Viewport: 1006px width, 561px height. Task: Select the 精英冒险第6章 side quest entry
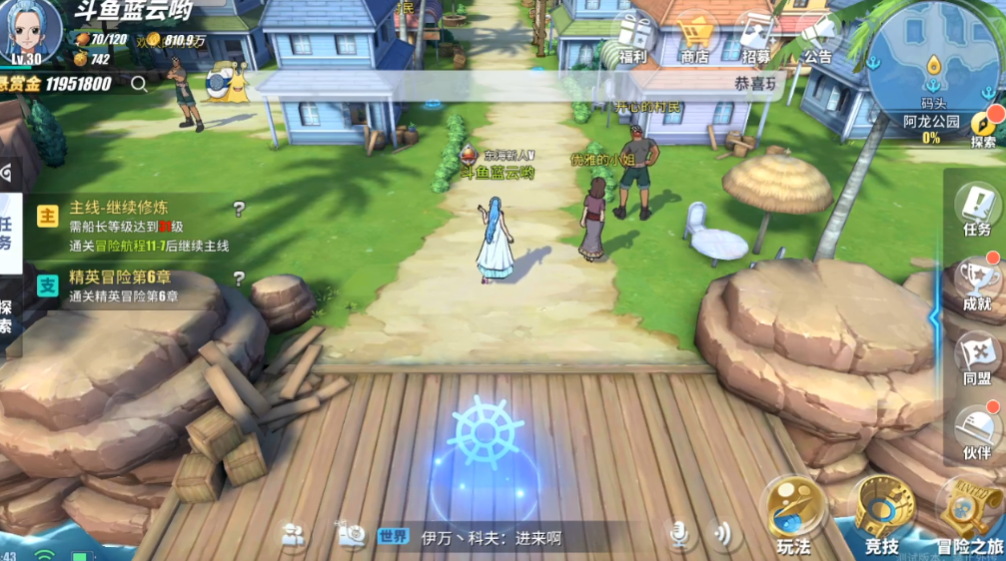point(125,285)
